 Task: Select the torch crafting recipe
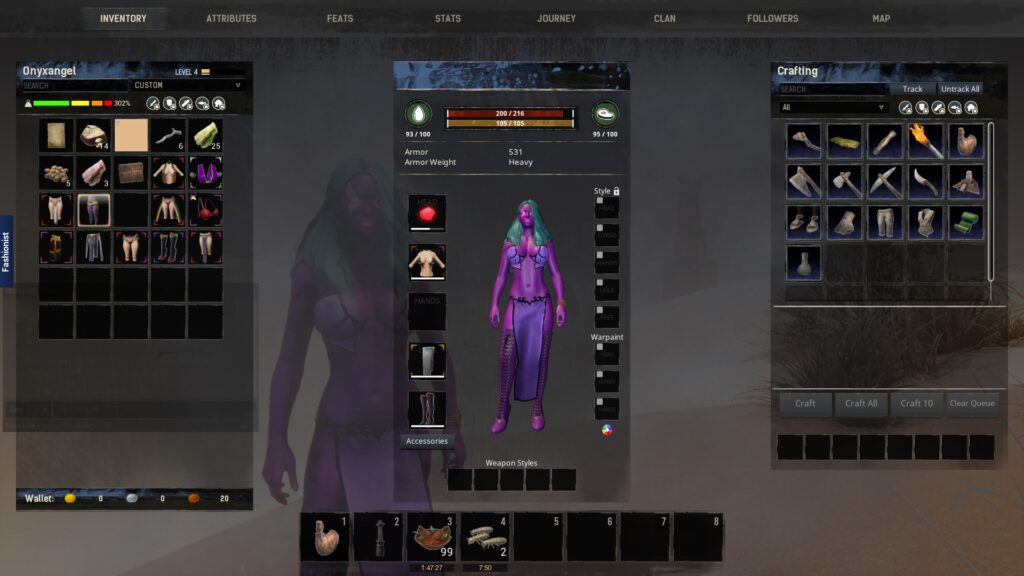(x=925, y=142)
